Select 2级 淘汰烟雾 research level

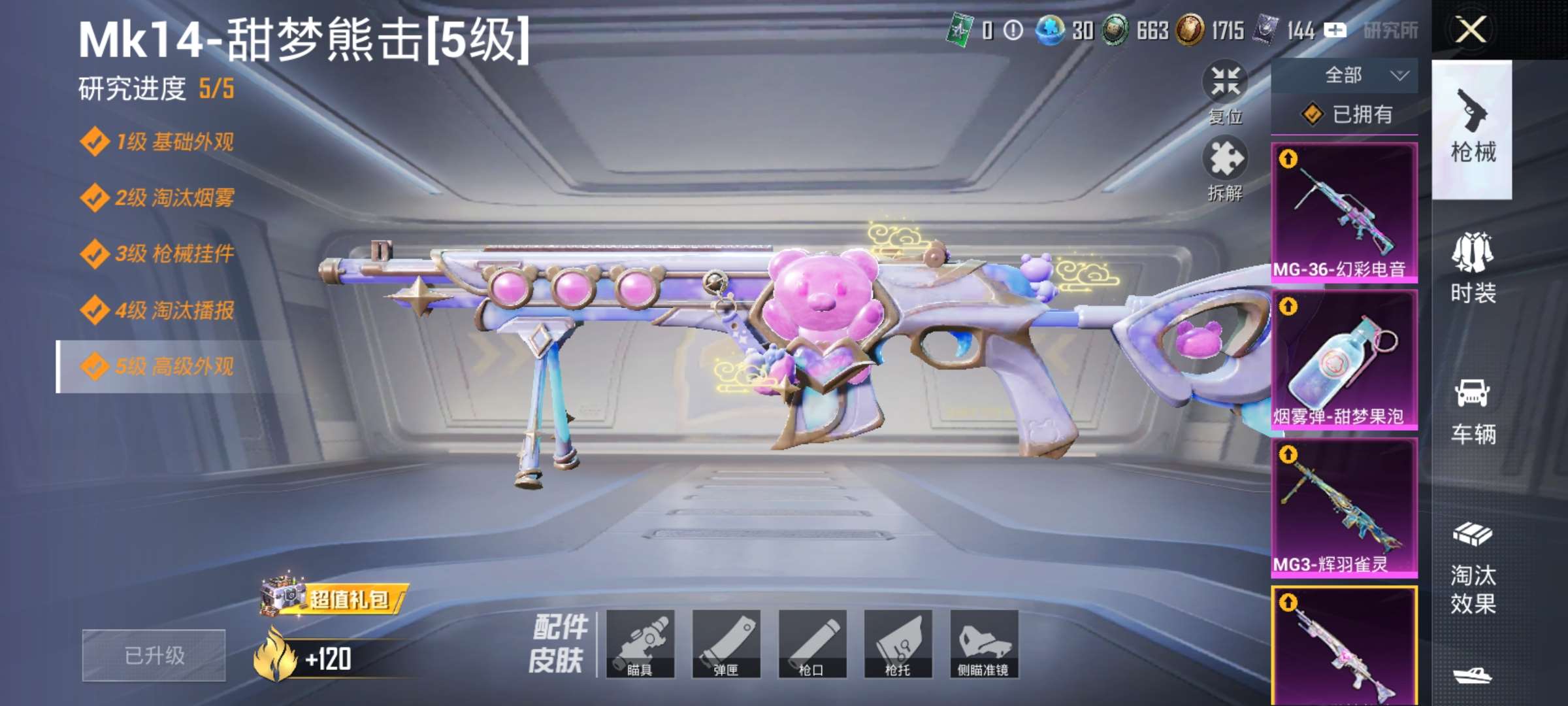[157, 197]
